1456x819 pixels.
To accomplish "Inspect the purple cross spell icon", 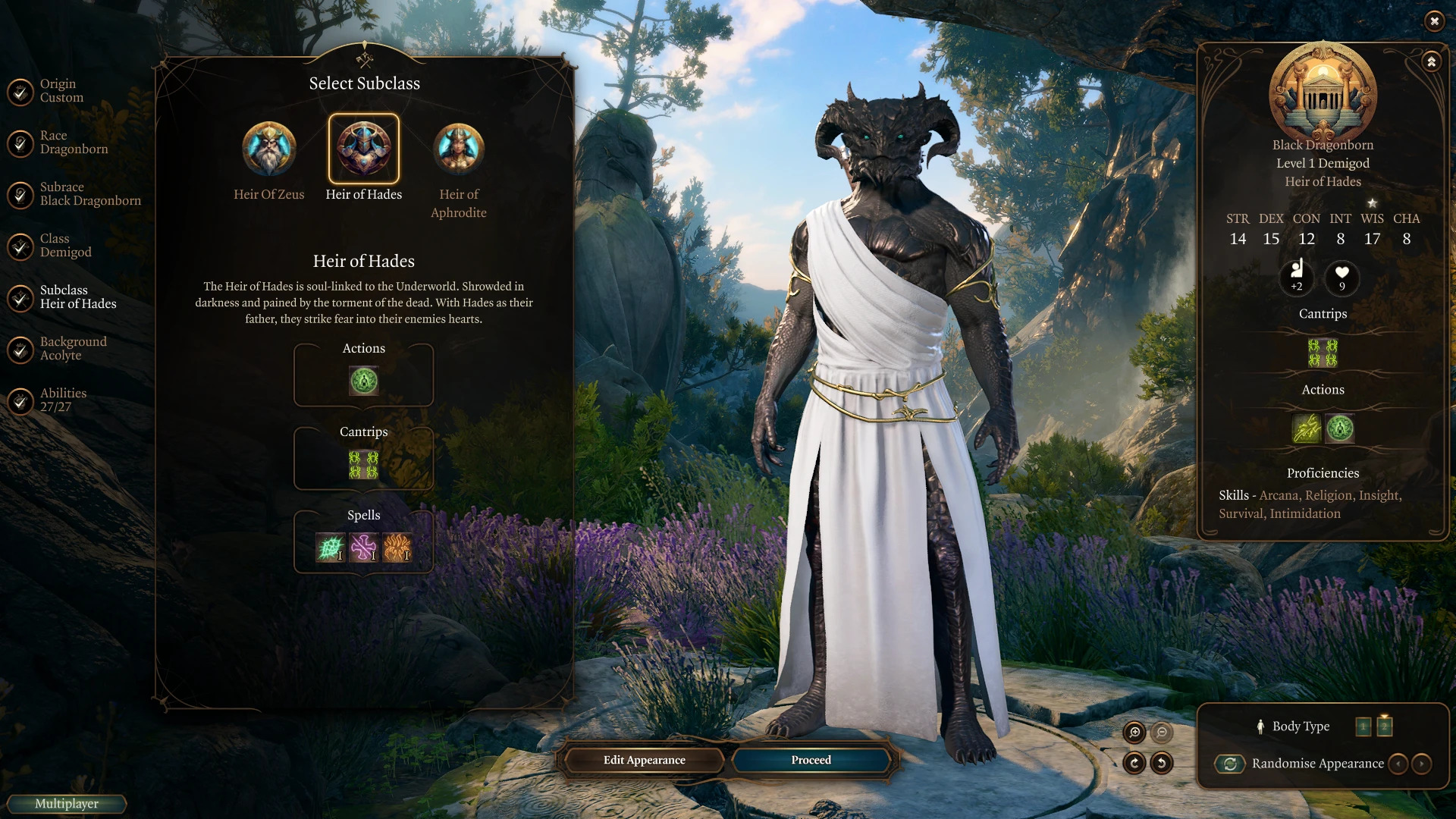I will 363,547.
